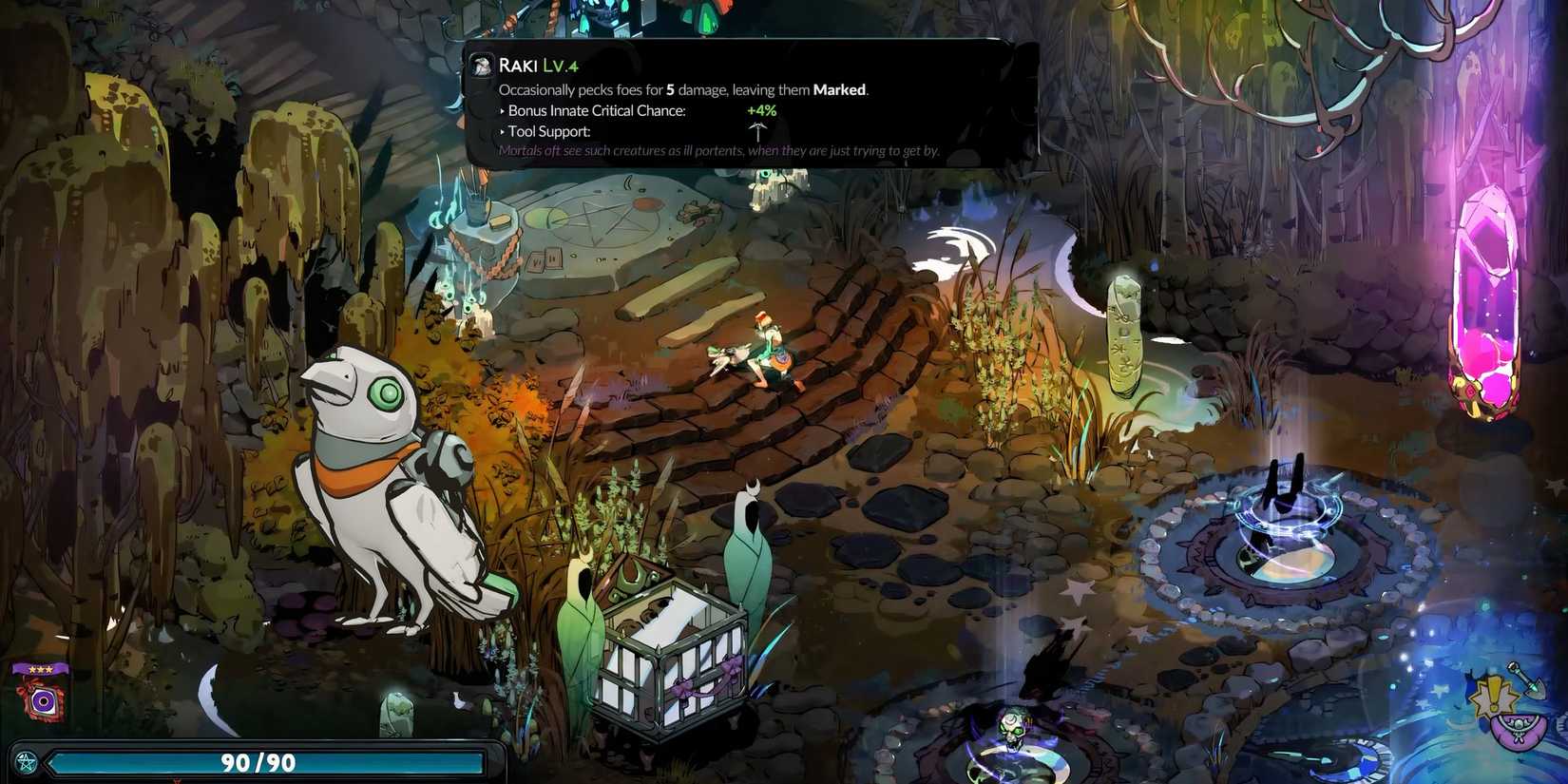1568x784 pixels.
Task: Select the tooltip flavor text line
Action: [x=718, y=150]
